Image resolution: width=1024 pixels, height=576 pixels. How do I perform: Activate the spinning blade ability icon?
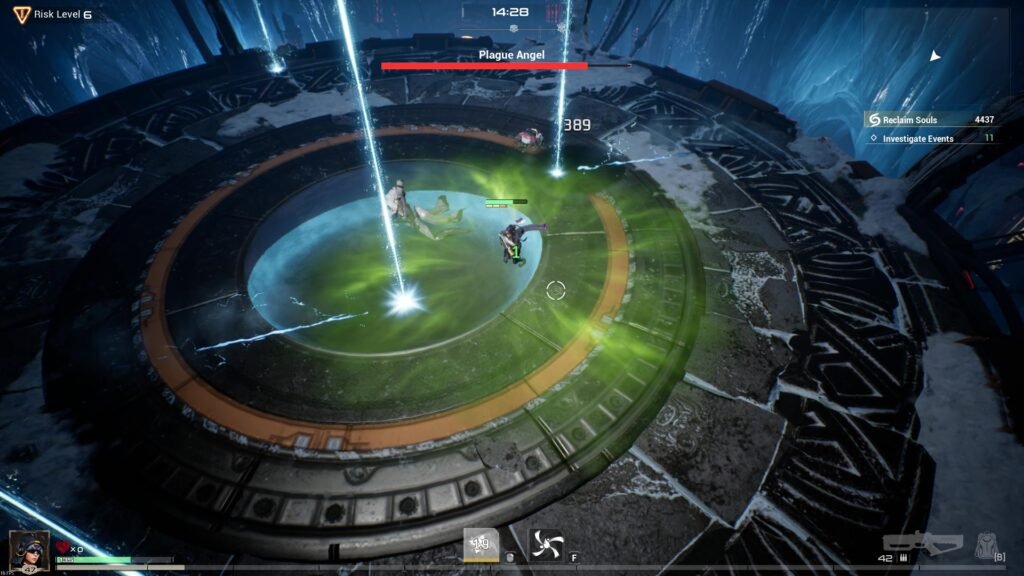tap(546, 544)
